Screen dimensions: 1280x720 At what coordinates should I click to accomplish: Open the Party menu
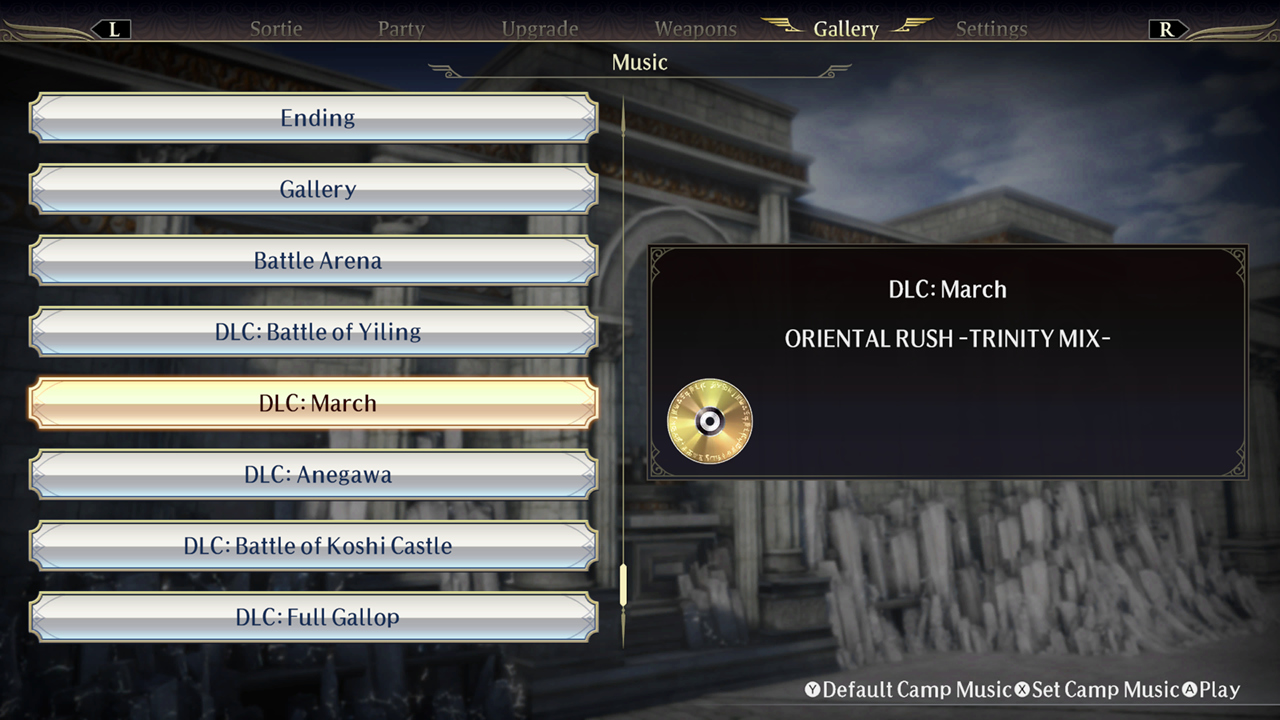(x=401, y=28)
